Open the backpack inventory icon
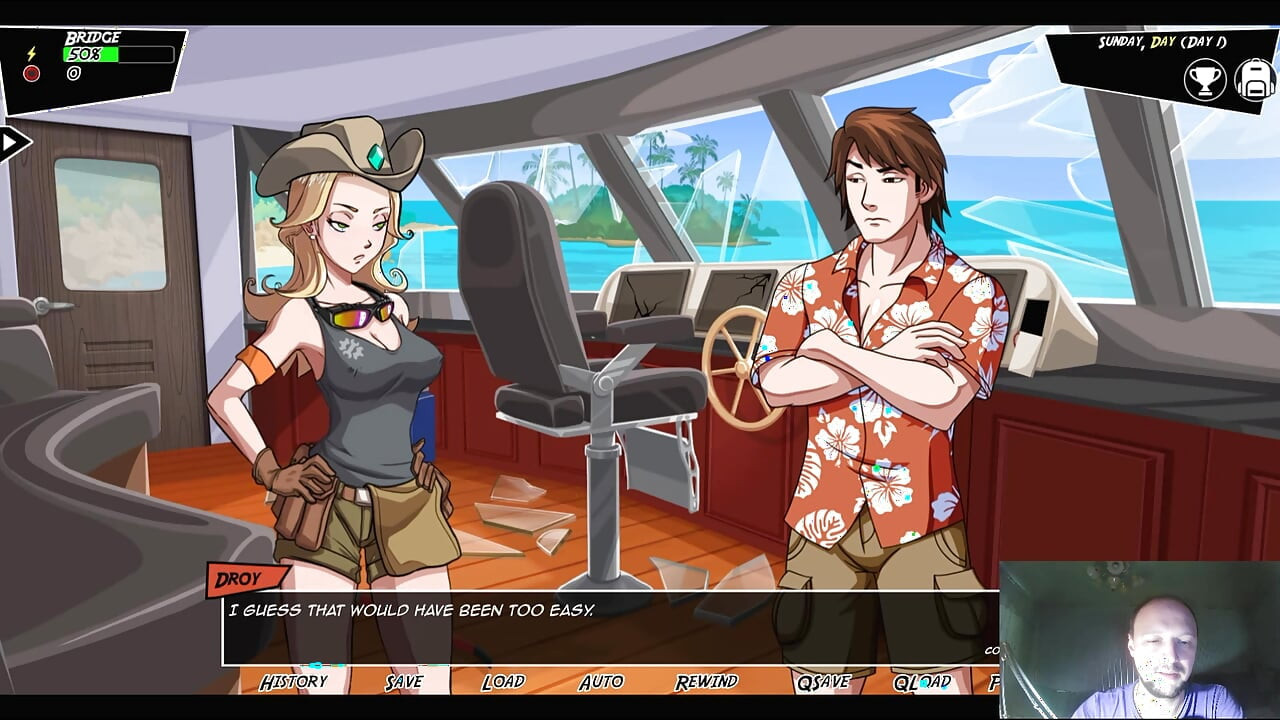This screenshot has height=720, width=1280. click(1254, 80)
